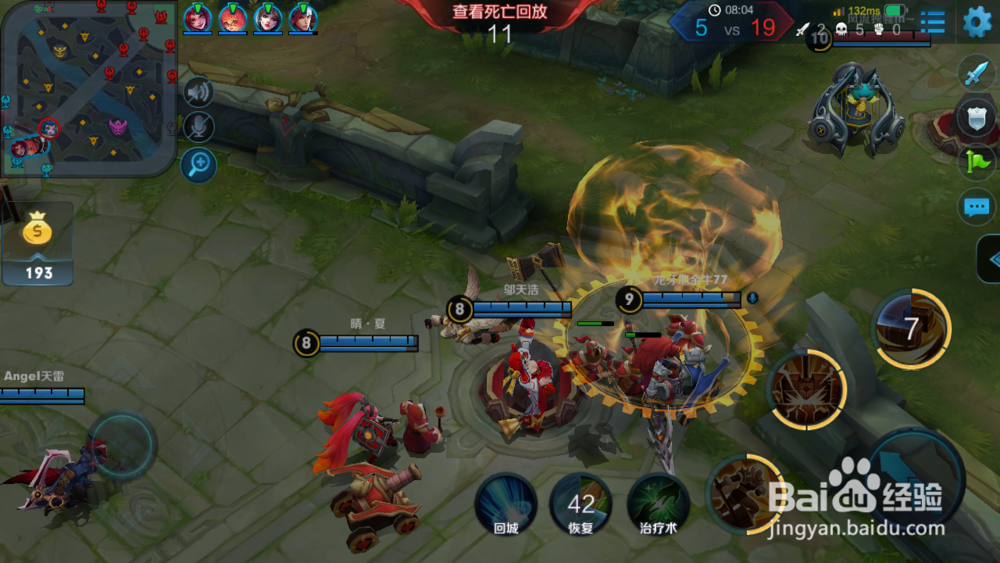Image resolution: width=1000 pixels, height=563 pixels.
Task: Click the magnifier zoom button beside minimap
Action: pyautogui.click(x=199, y=163)
